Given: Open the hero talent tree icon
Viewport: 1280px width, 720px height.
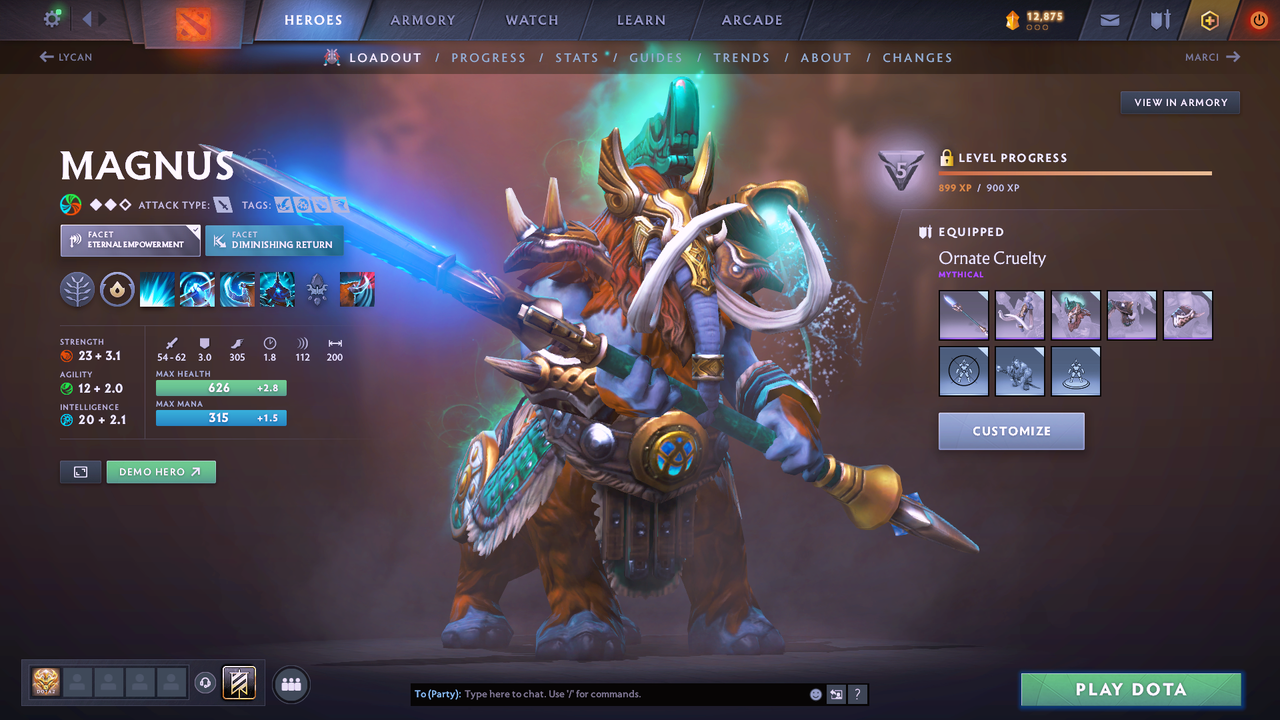Looking at the screenshot, I should (x=77, y=289).
